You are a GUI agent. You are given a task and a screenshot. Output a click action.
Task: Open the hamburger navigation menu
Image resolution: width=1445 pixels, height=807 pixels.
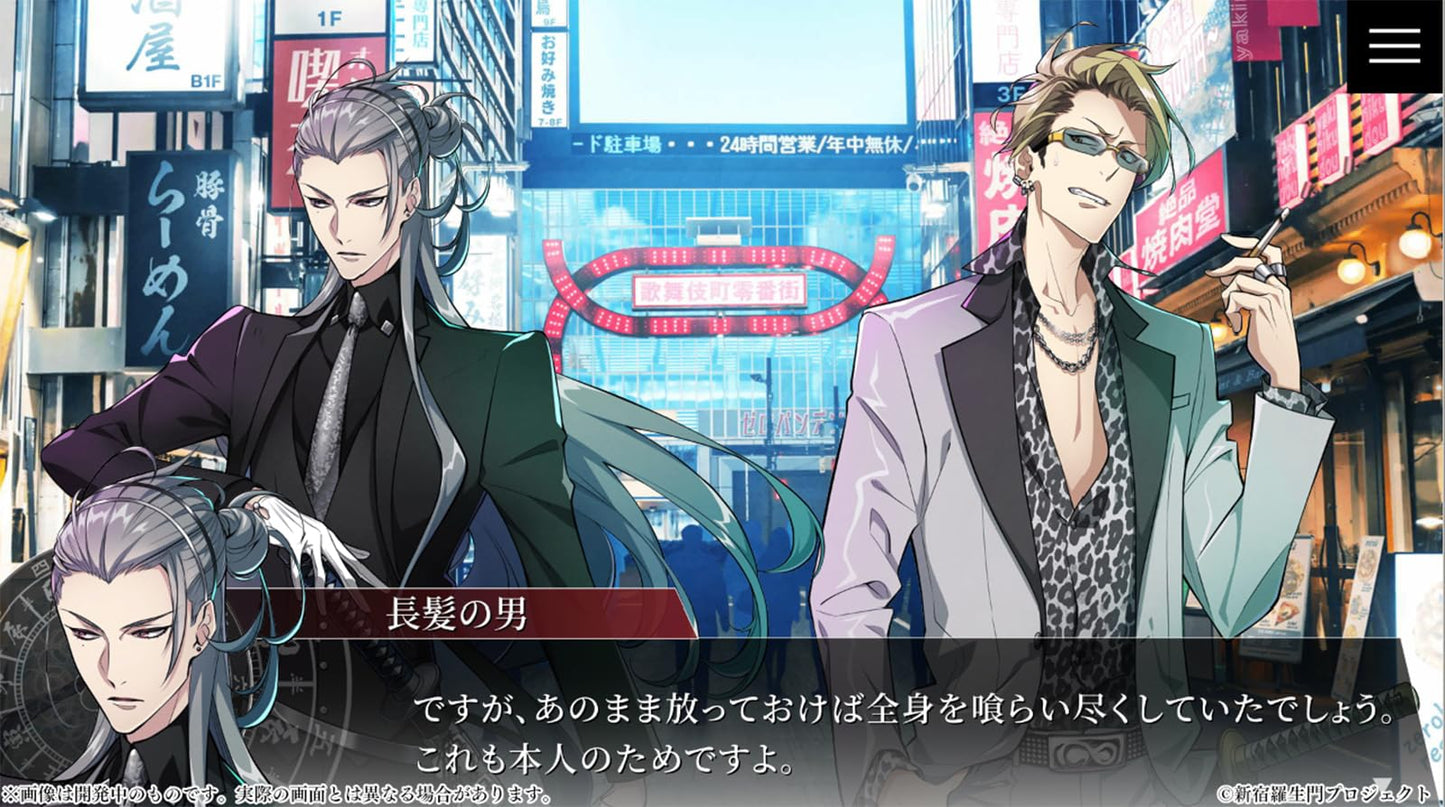point(1393,44)
